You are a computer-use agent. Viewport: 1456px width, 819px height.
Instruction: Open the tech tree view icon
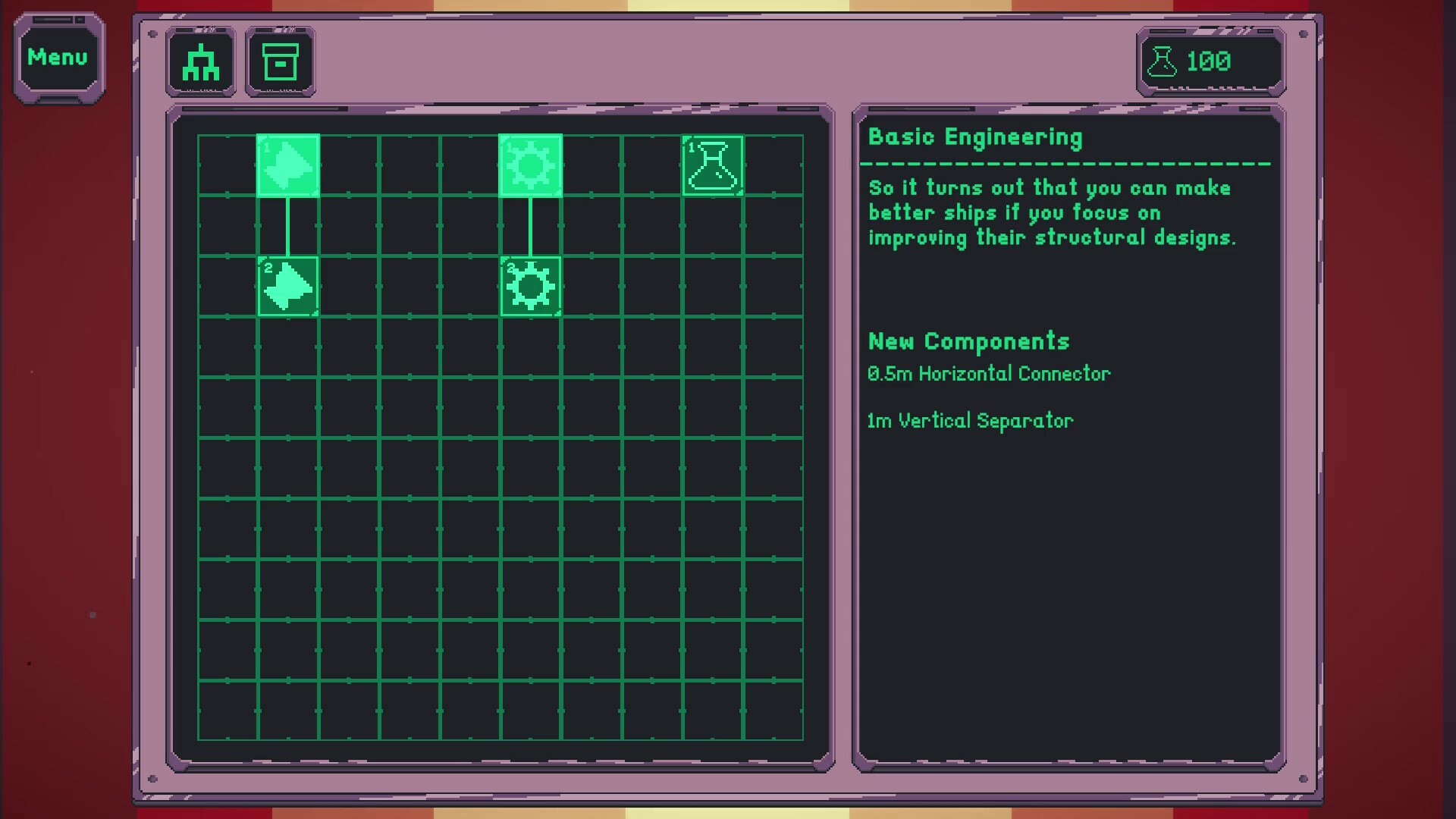tap(201, 61)
